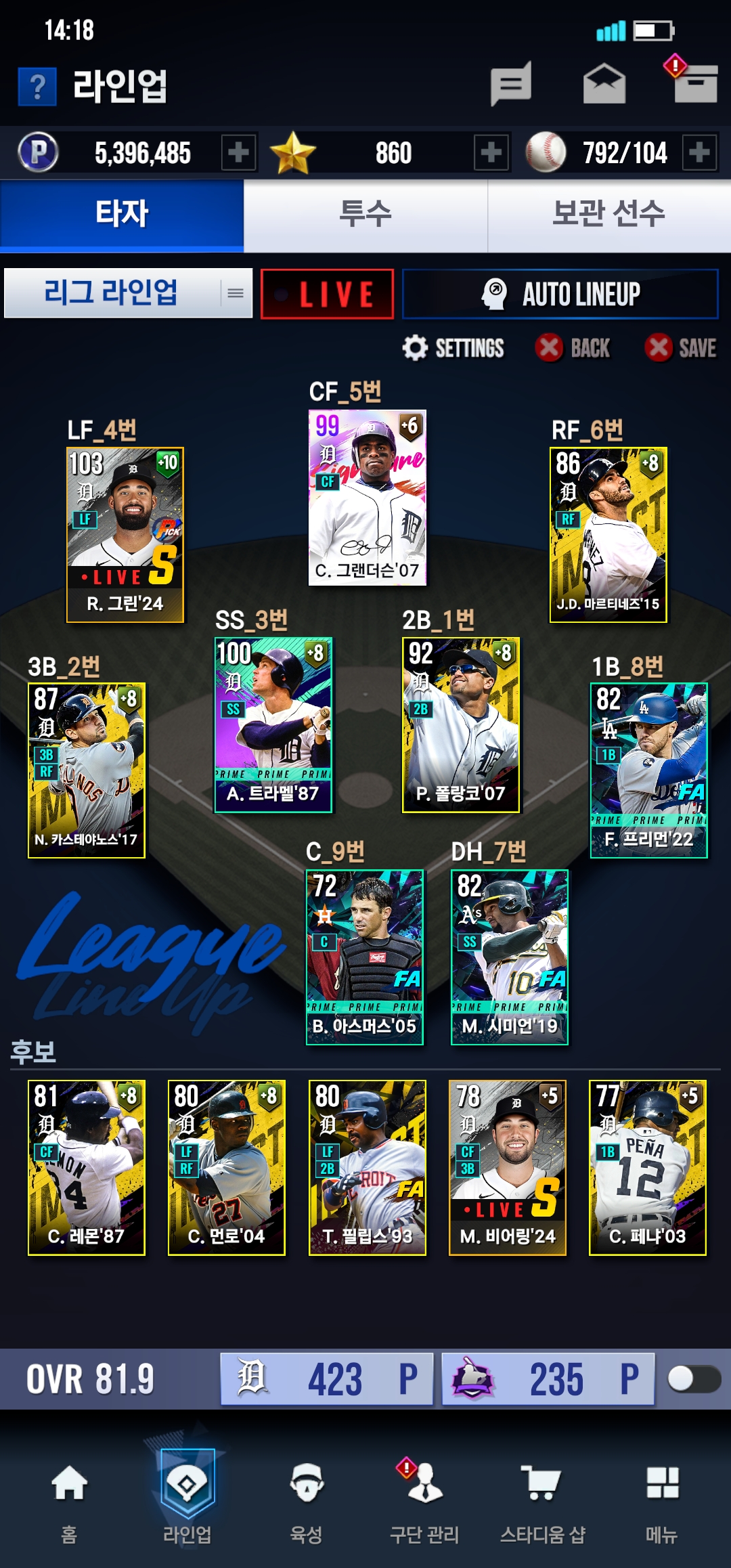Click the BACK button
This screenshot has height=1568, width=731.
click(573, 348)
